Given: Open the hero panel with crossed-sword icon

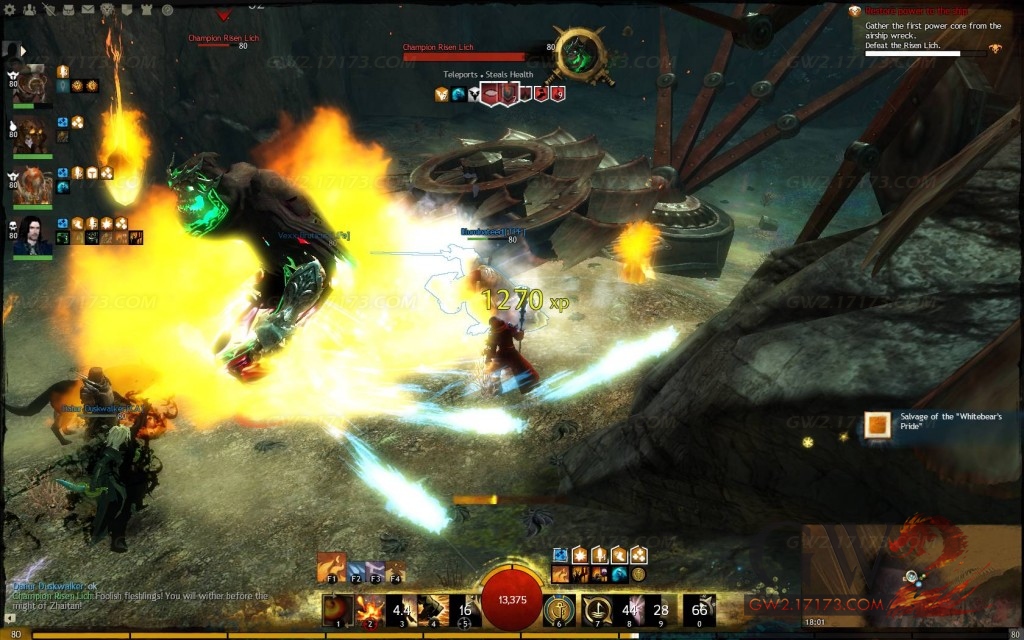Looking at the screenshot, I should click(x=48, y=10).
